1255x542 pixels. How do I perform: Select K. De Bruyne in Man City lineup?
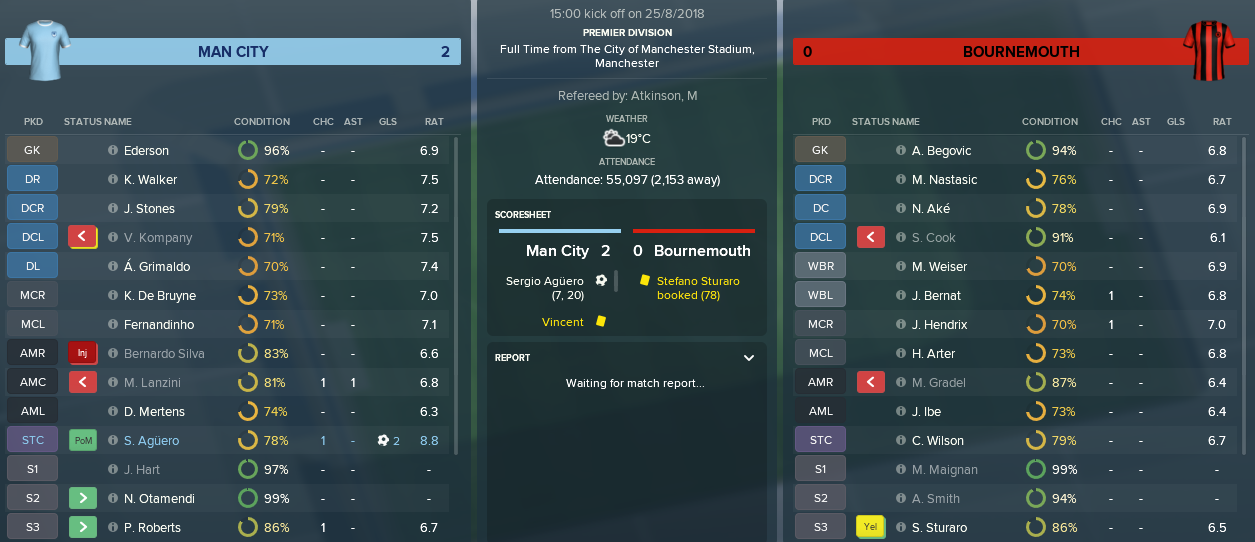[159, 296]
